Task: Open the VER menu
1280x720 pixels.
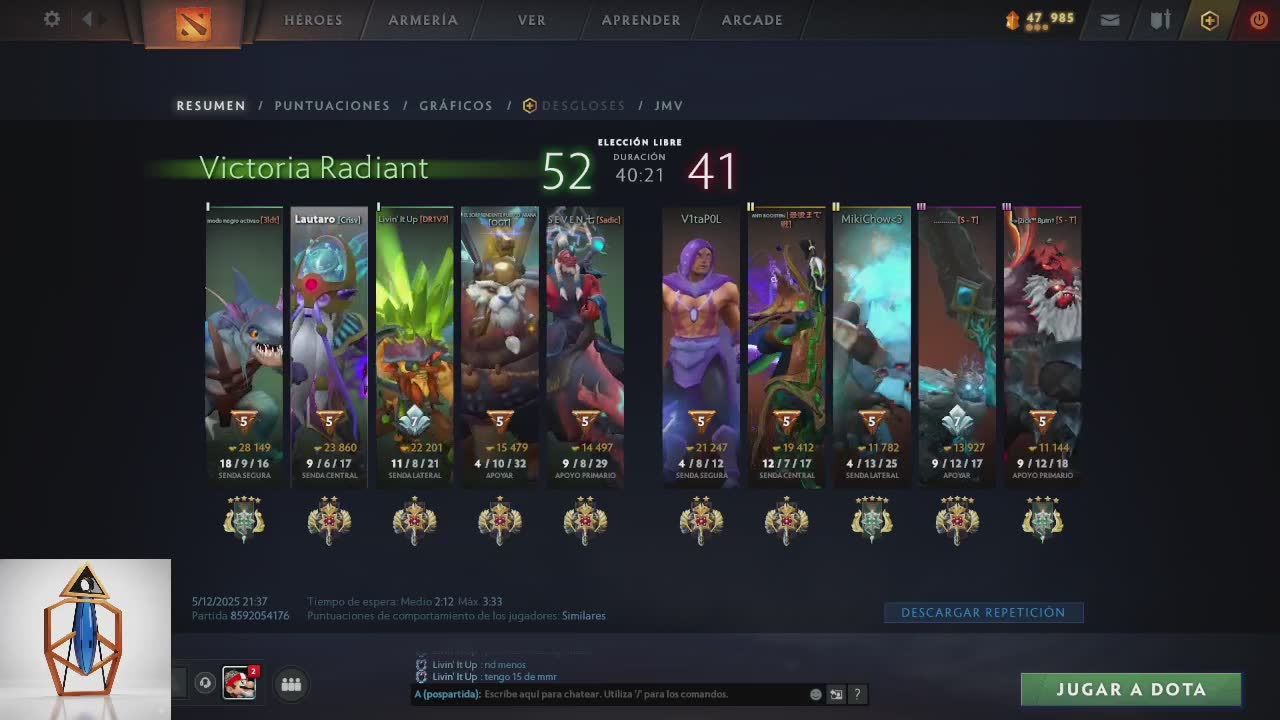Action: (x=532, y=20)
